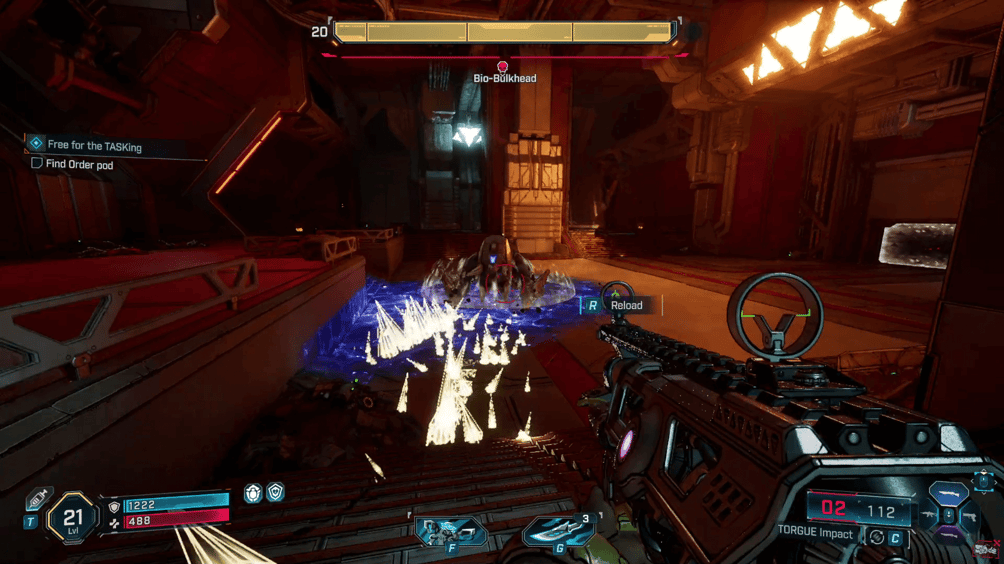Activate the action skill icon
Image resolution: width=1004 pixels, height=564 pixels.
pyautogui.click(x=451, y=530)
